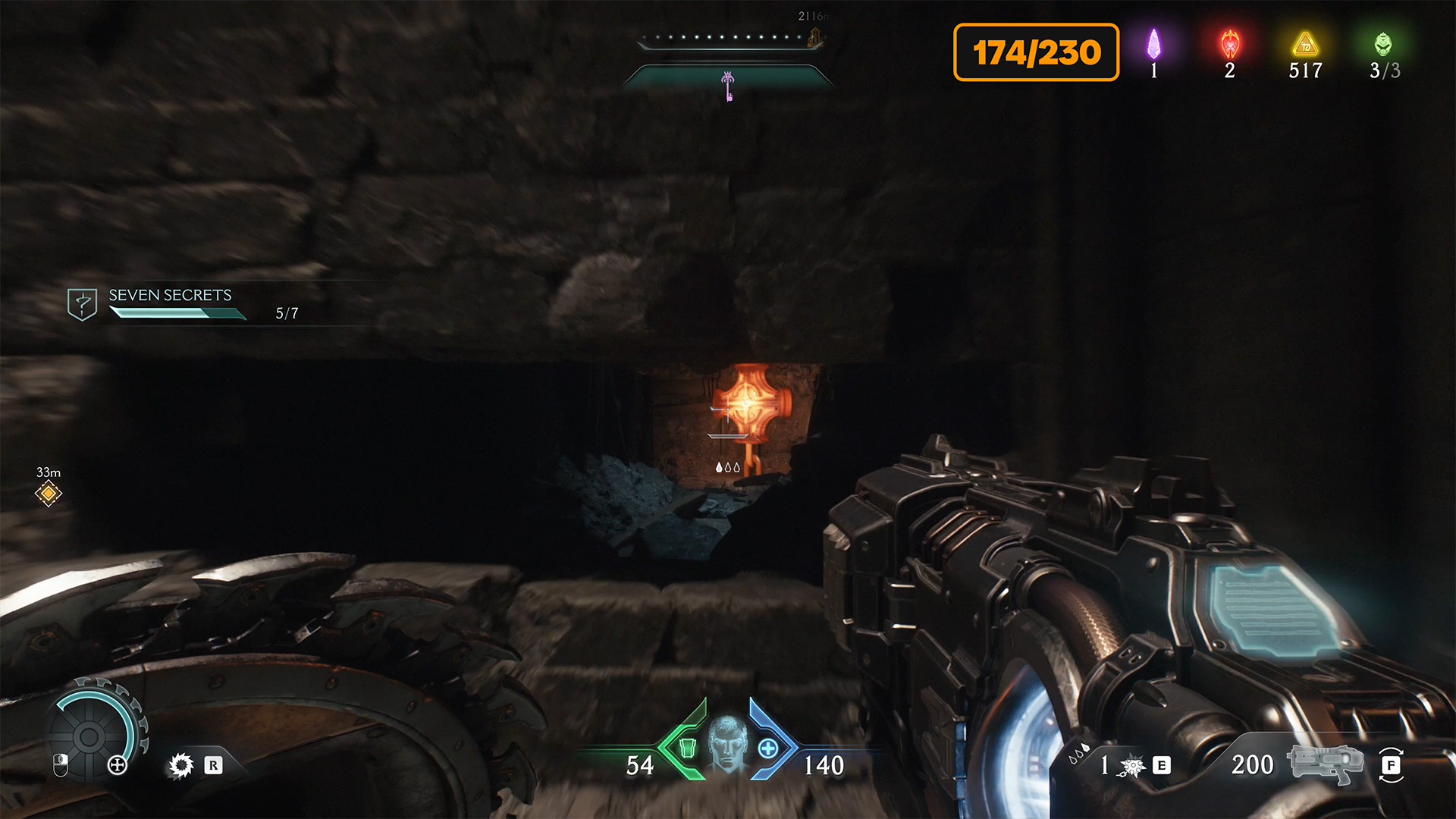Click the Slayer face portrait
Screen dimensions: 1456x819
click(728, 743)
